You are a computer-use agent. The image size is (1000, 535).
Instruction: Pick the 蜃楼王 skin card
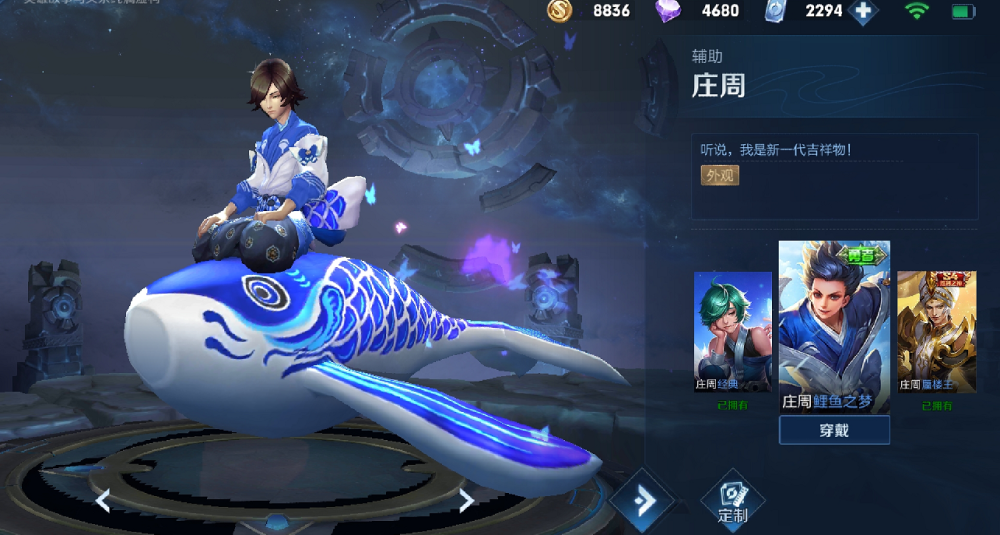tap(936, 331)
